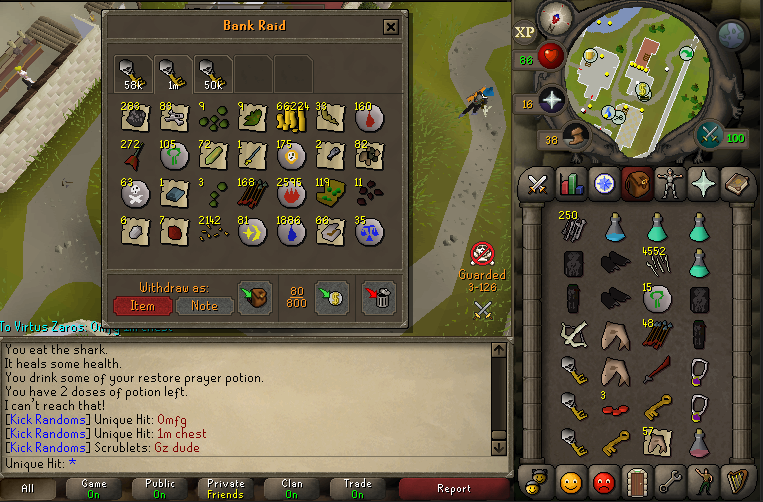Toggle the Private chat filter

coord(225,489)
